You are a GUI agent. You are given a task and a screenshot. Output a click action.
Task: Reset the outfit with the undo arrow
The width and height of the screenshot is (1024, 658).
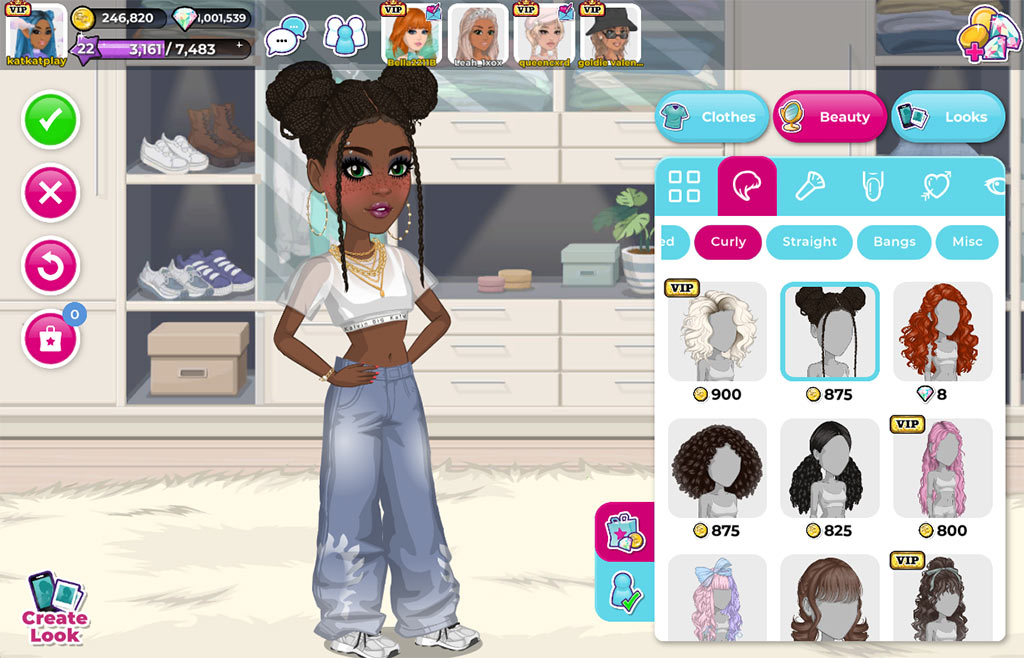pos(50,267)
